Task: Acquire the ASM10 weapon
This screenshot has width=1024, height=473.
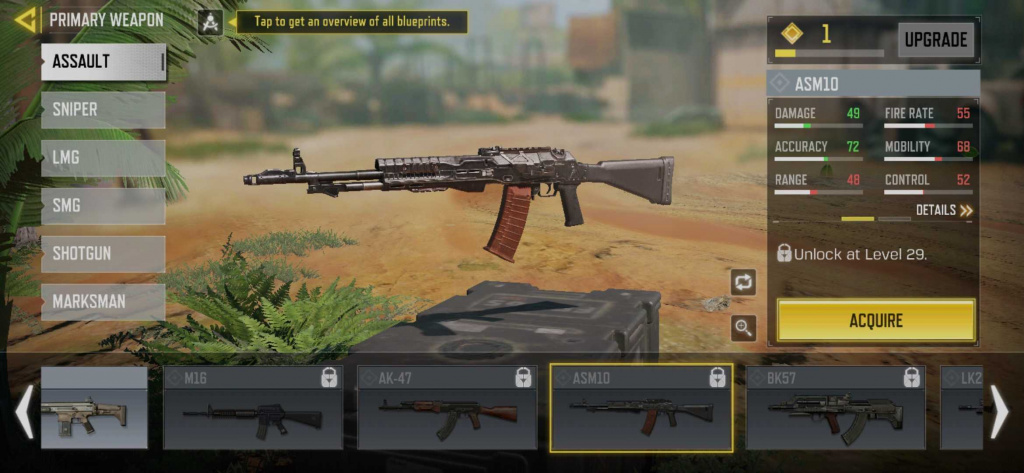Action: coord(876,321)
